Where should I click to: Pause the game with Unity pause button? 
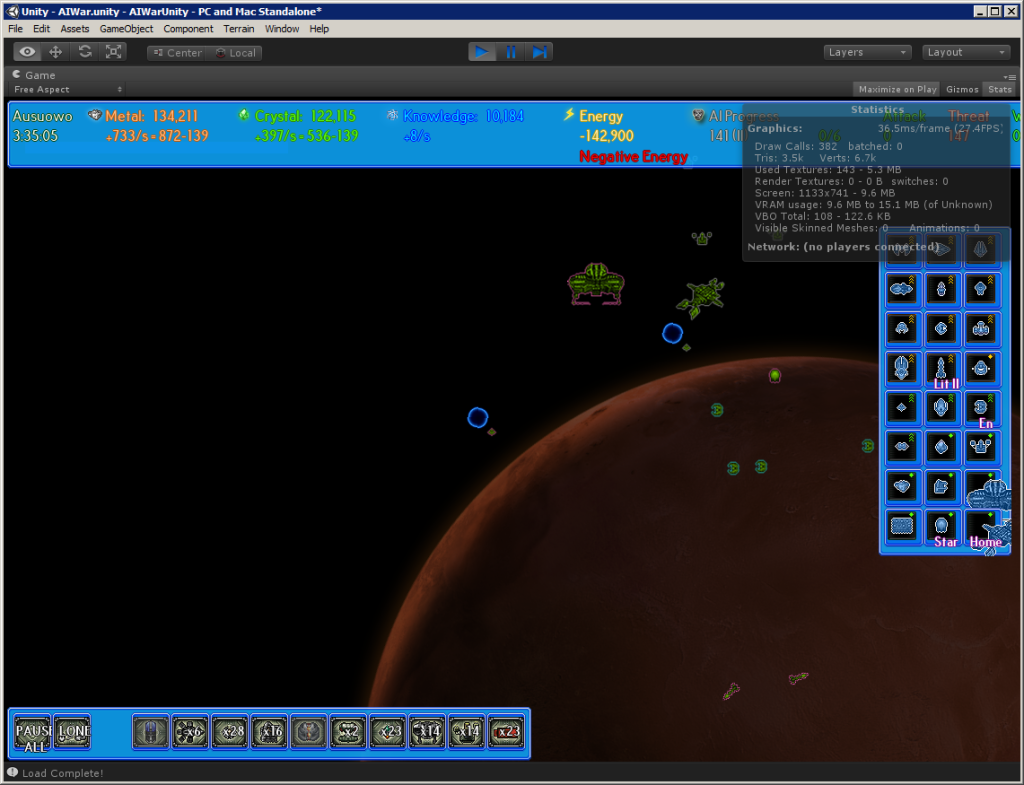(511, 52)
